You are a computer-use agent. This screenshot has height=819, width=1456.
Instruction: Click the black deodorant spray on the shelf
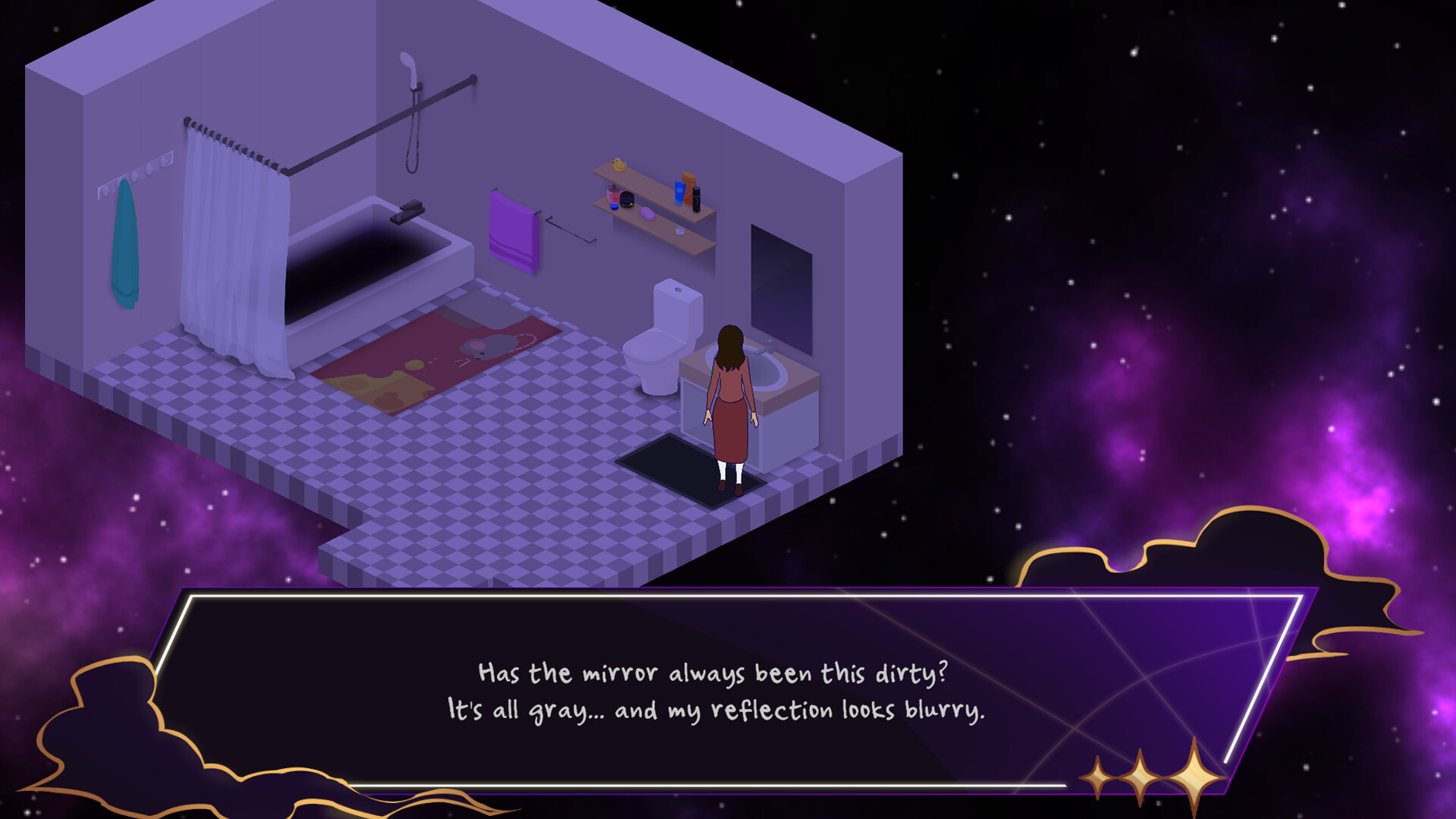click(x=697, y=199)
